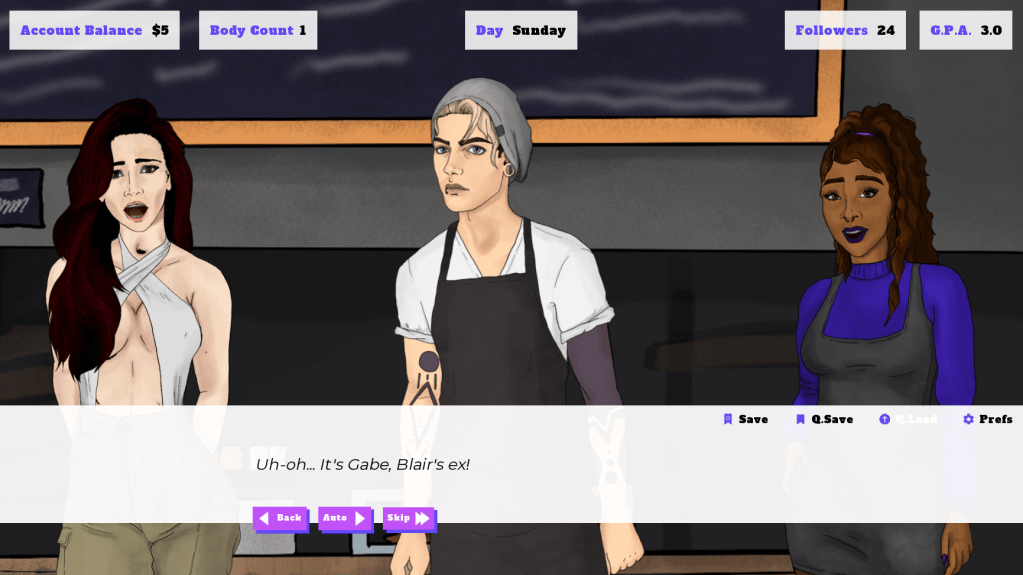Load quick save via Q.Load
The width and height of the screenshot is (1023, 575).
tap(908, 419)
